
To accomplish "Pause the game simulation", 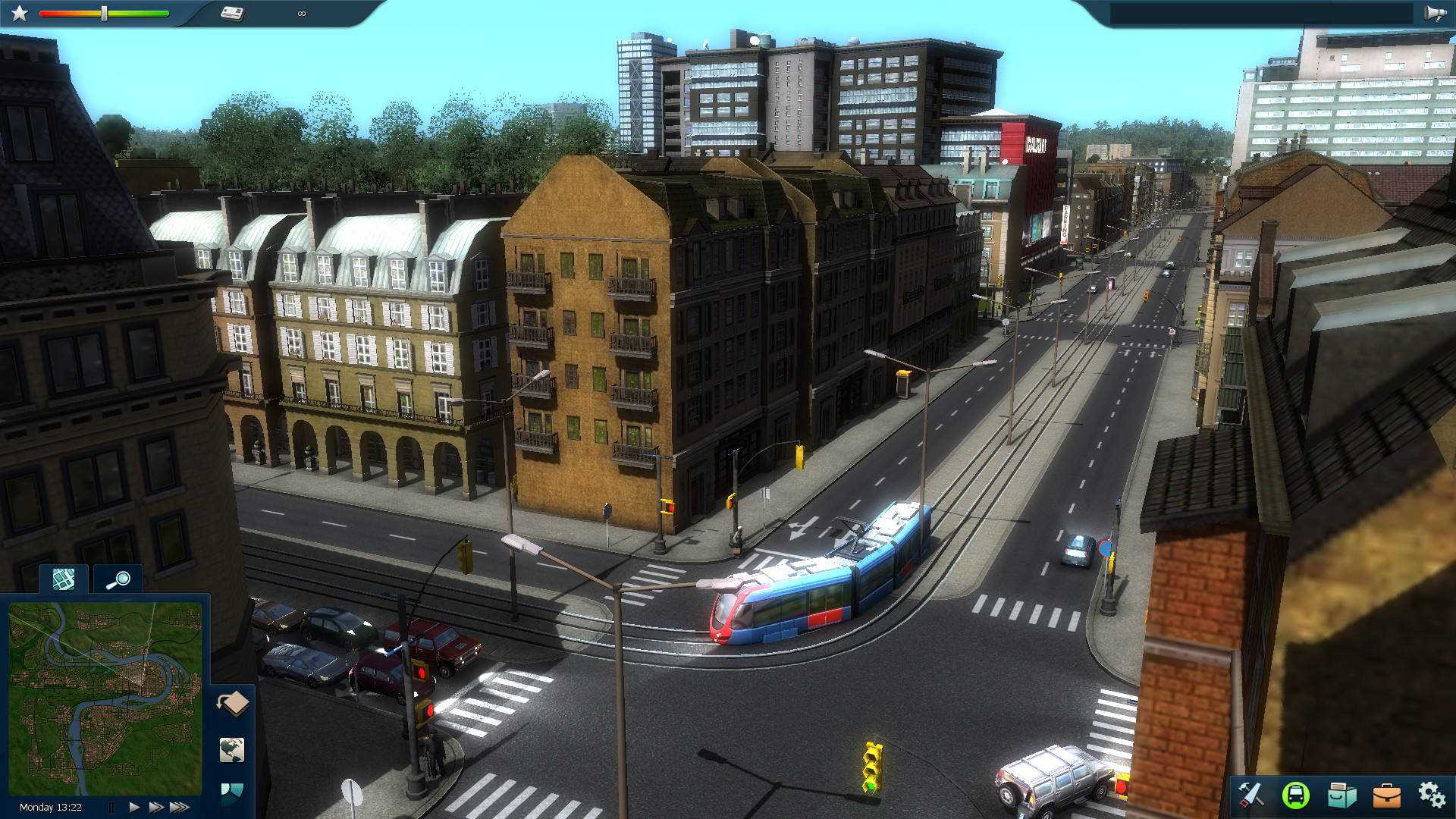I will (x=112, y=807).
